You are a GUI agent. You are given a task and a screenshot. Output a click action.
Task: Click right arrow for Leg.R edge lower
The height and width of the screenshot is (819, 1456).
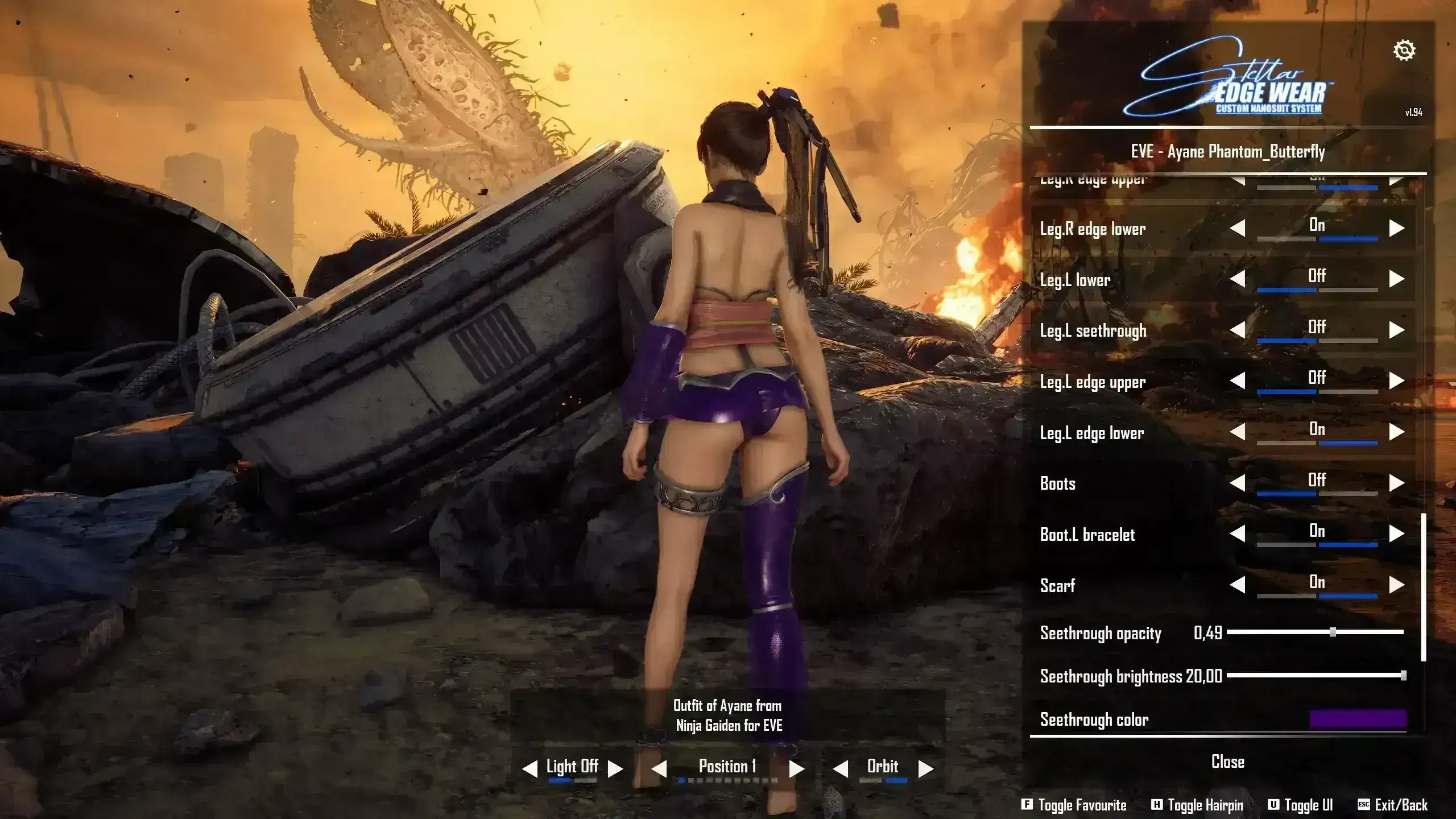[x=1396, y=229]
